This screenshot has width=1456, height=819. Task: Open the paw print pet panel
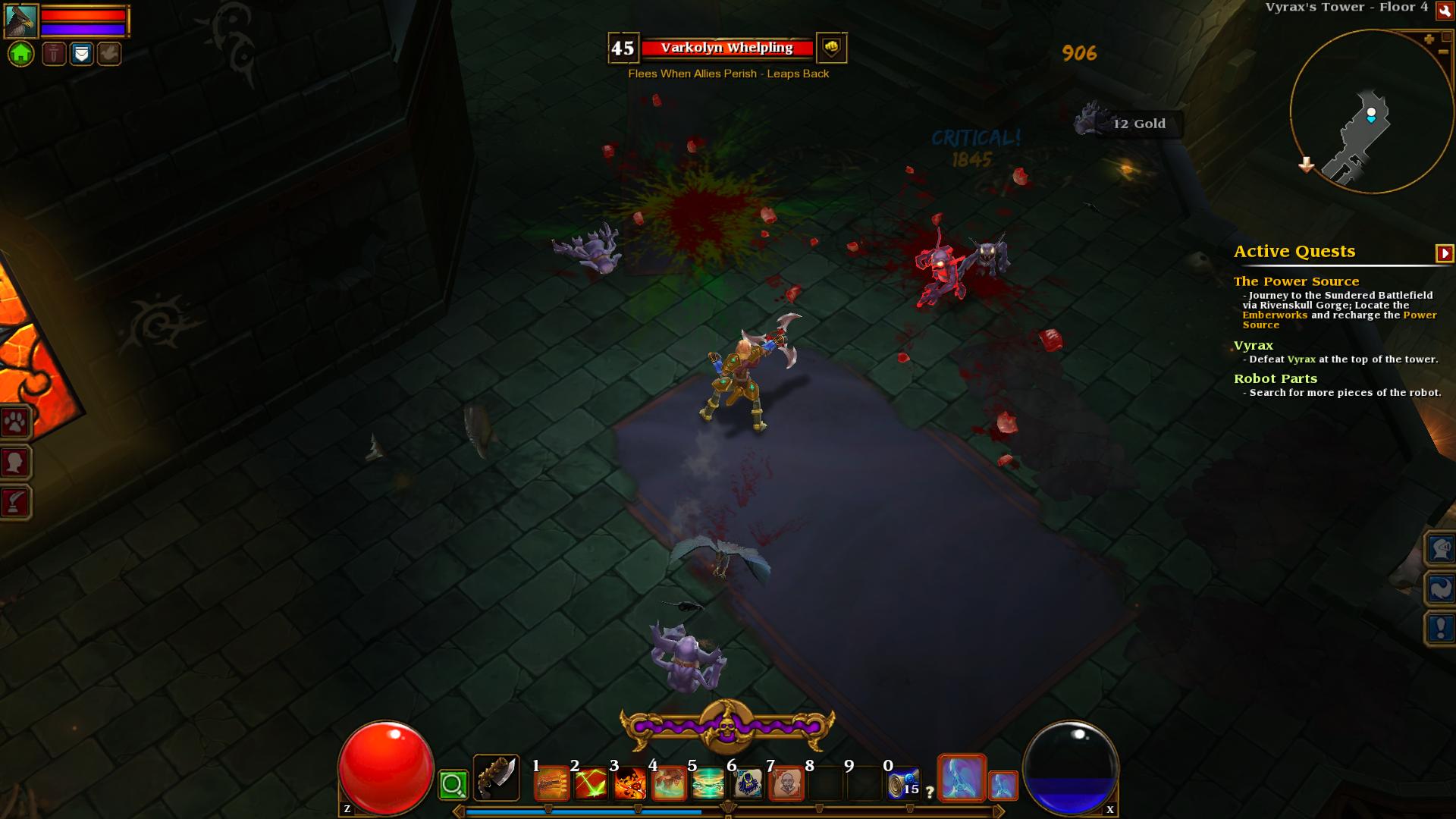(x=15, y=422)
